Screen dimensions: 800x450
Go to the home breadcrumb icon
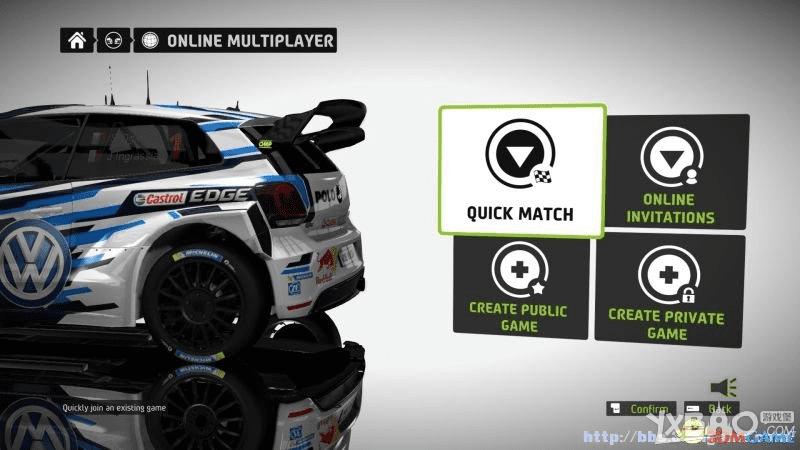coord(76,41)
